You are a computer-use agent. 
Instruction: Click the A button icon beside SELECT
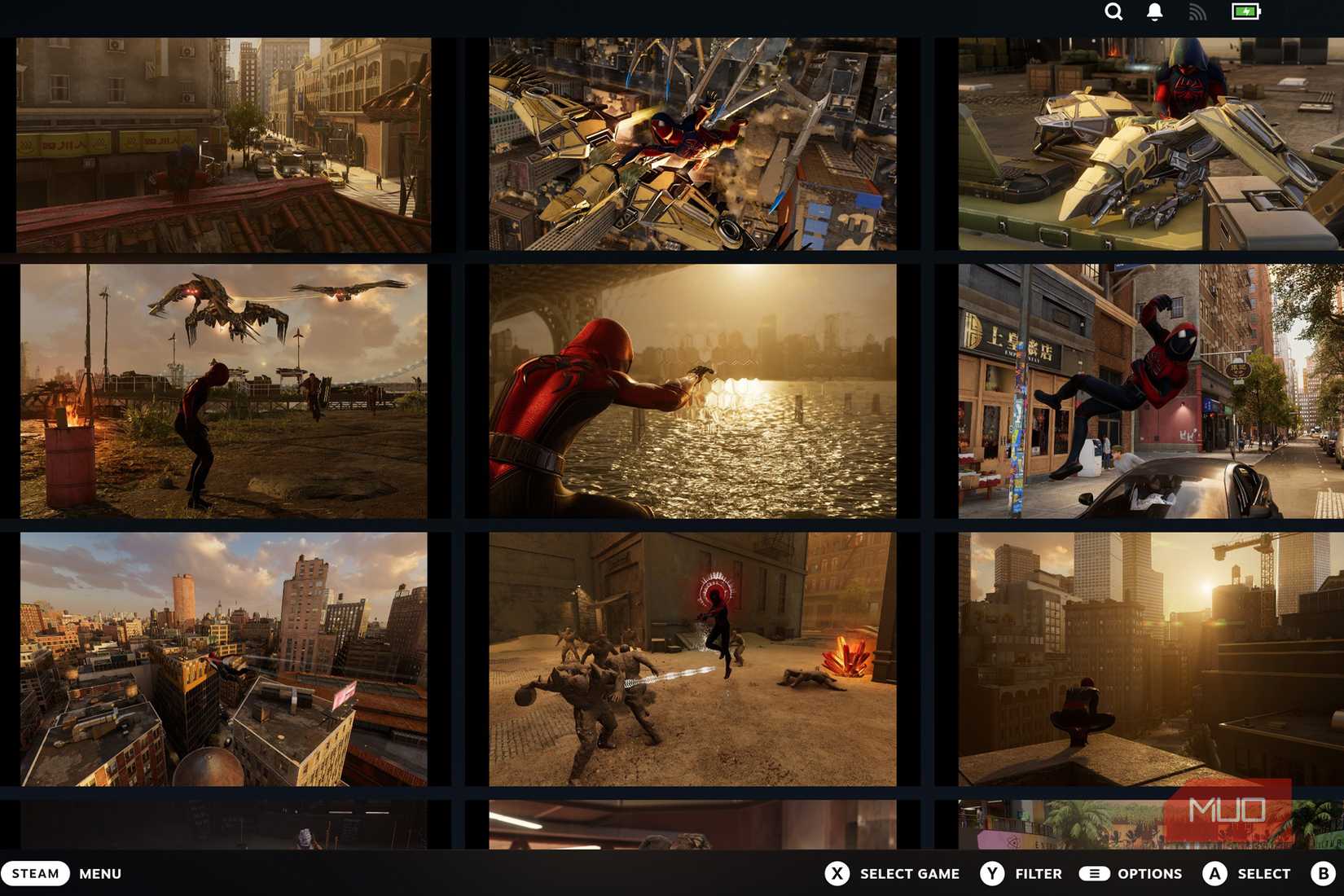pos(1214,873)
